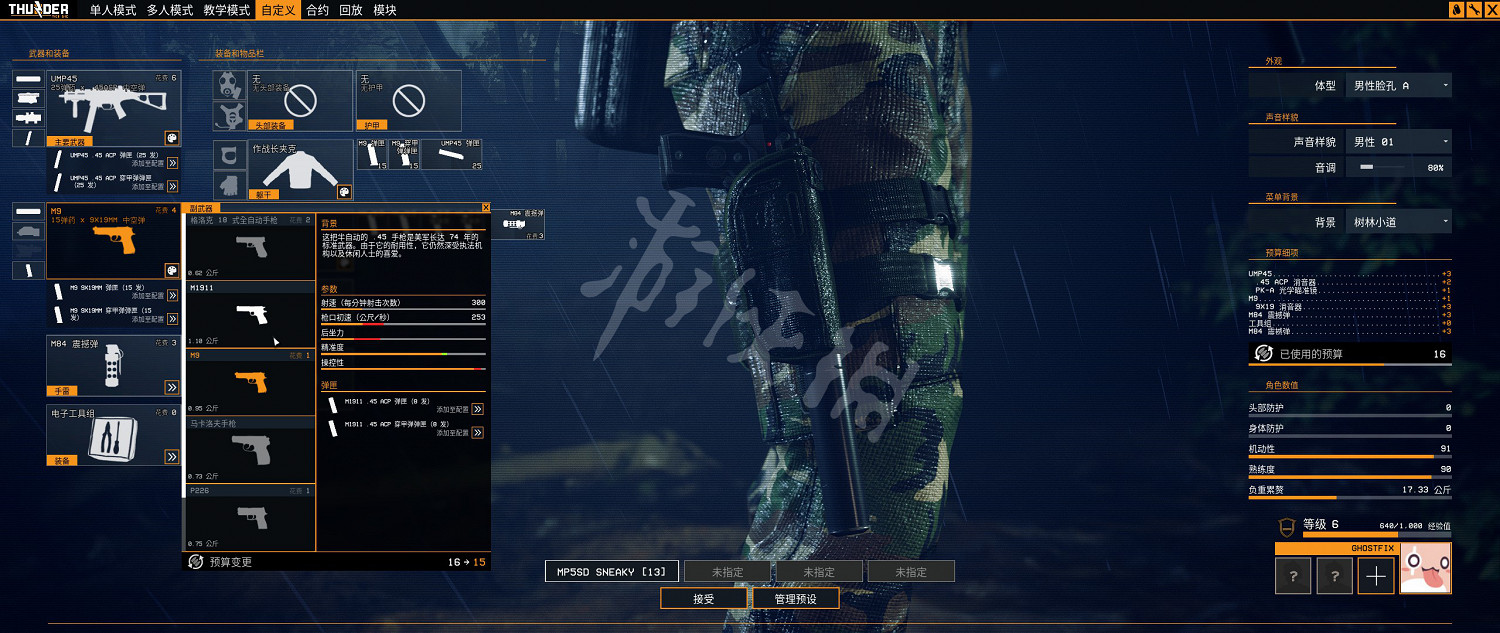Open the 体型 dropdown

point(1399,86)
